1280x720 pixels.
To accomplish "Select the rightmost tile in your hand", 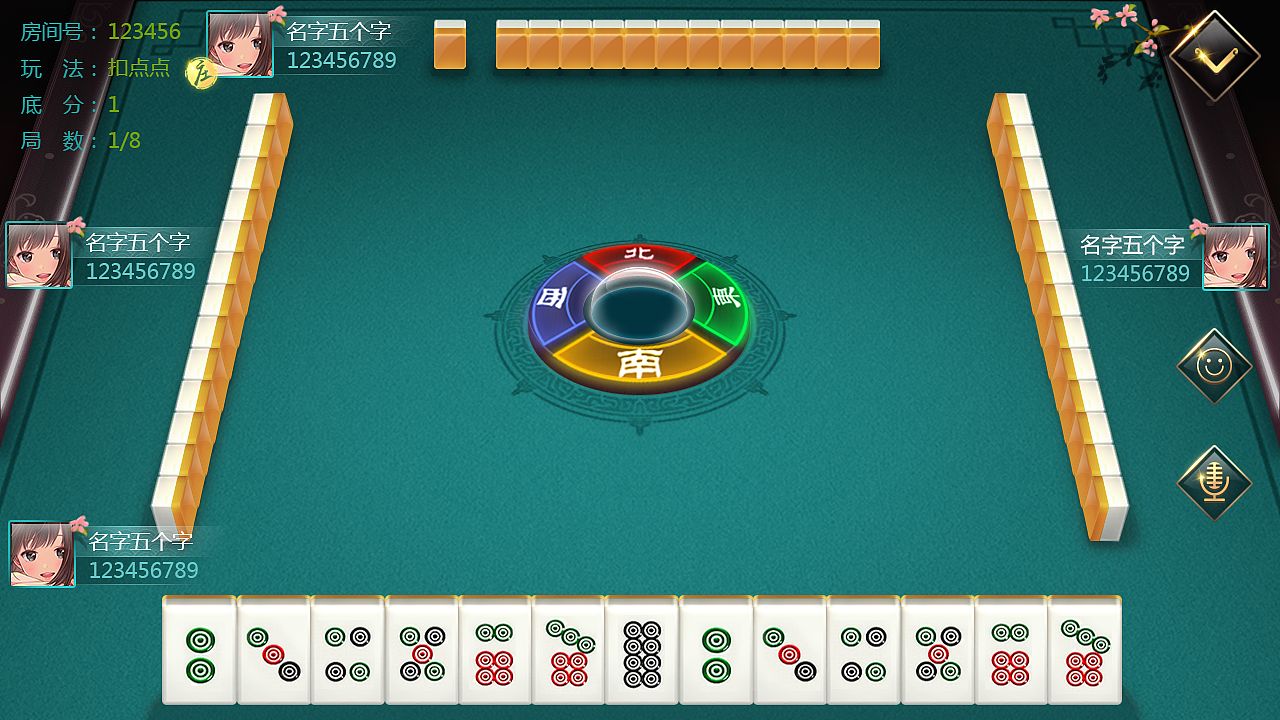I will 1090,650.
